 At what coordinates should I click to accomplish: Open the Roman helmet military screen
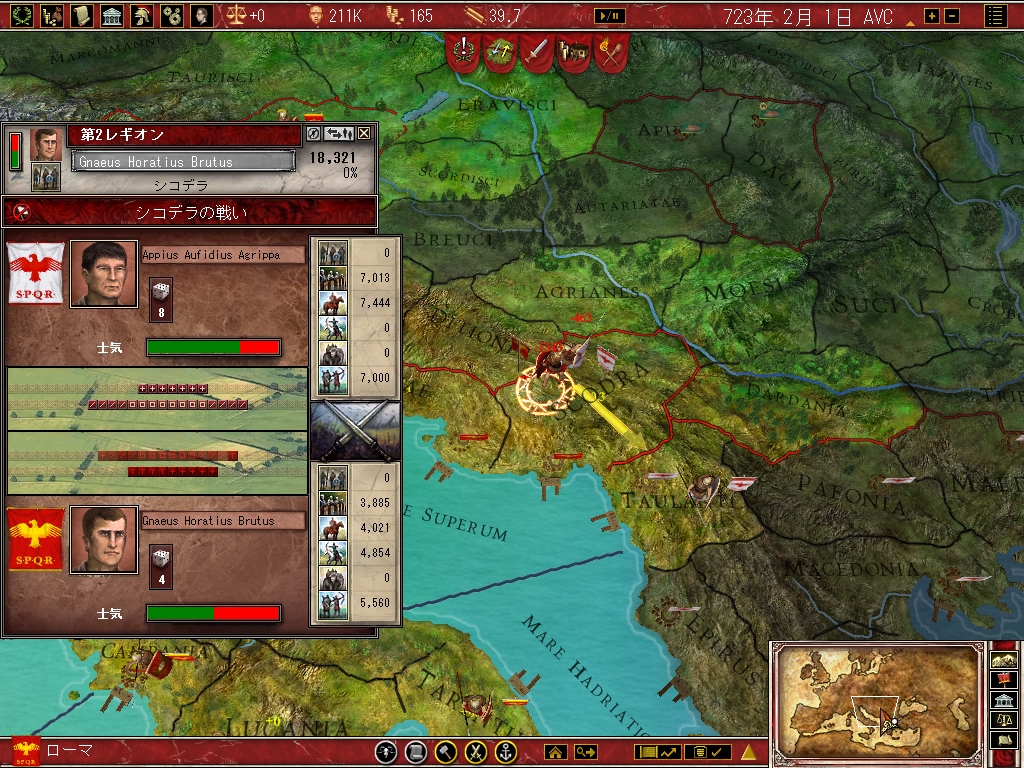point(142,15)
